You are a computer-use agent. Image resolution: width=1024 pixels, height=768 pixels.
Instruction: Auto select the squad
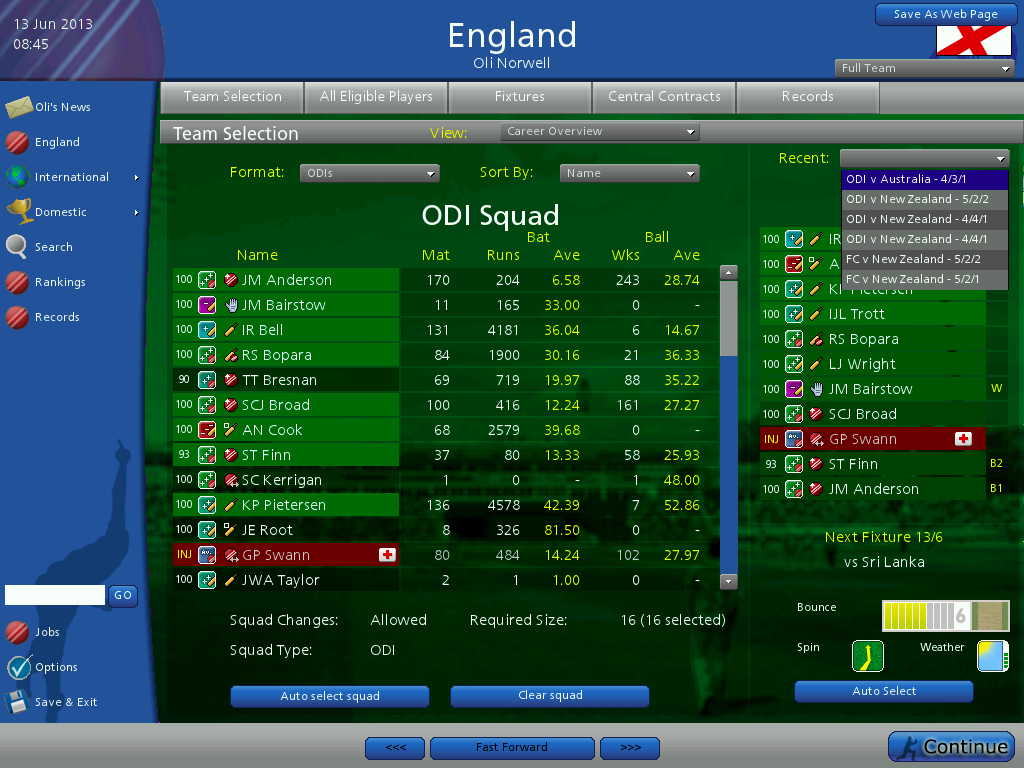(x=330, y=696)
